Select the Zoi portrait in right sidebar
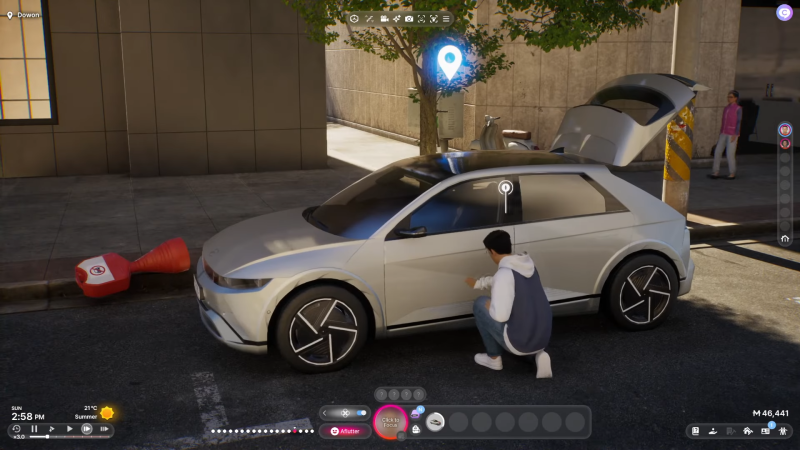800x450 pixels. [x=785, y=129]
